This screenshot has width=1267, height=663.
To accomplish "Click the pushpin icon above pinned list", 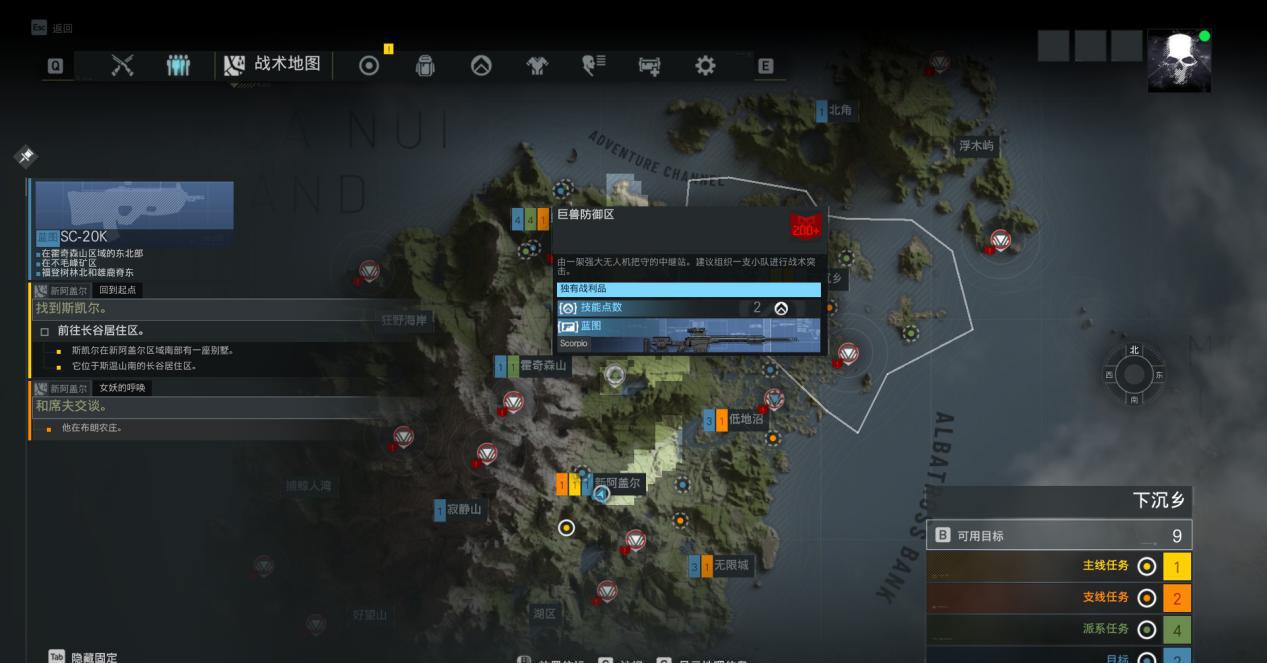I will point(26,156).
